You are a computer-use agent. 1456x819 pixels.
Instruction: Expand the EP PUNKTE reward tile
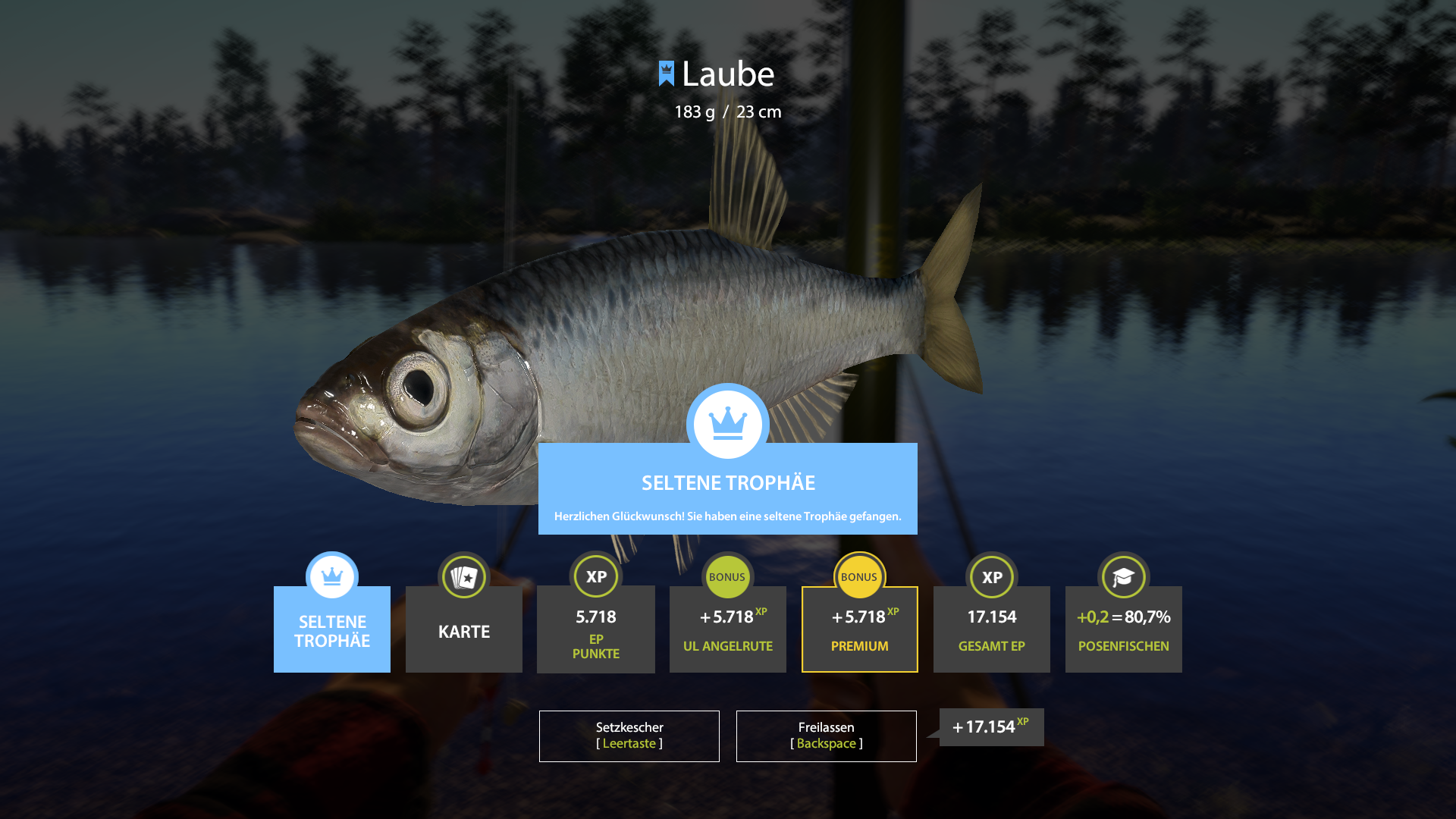pos(595,632)
